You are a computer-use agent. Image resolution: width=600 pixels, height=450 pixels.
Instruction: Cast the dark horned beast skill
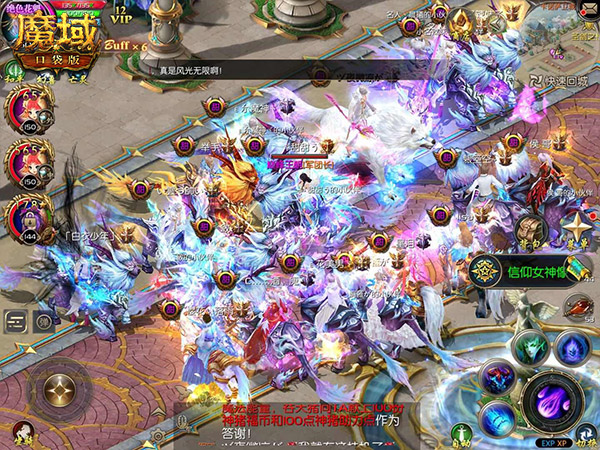pyautogui.click(x=496, y=378)
